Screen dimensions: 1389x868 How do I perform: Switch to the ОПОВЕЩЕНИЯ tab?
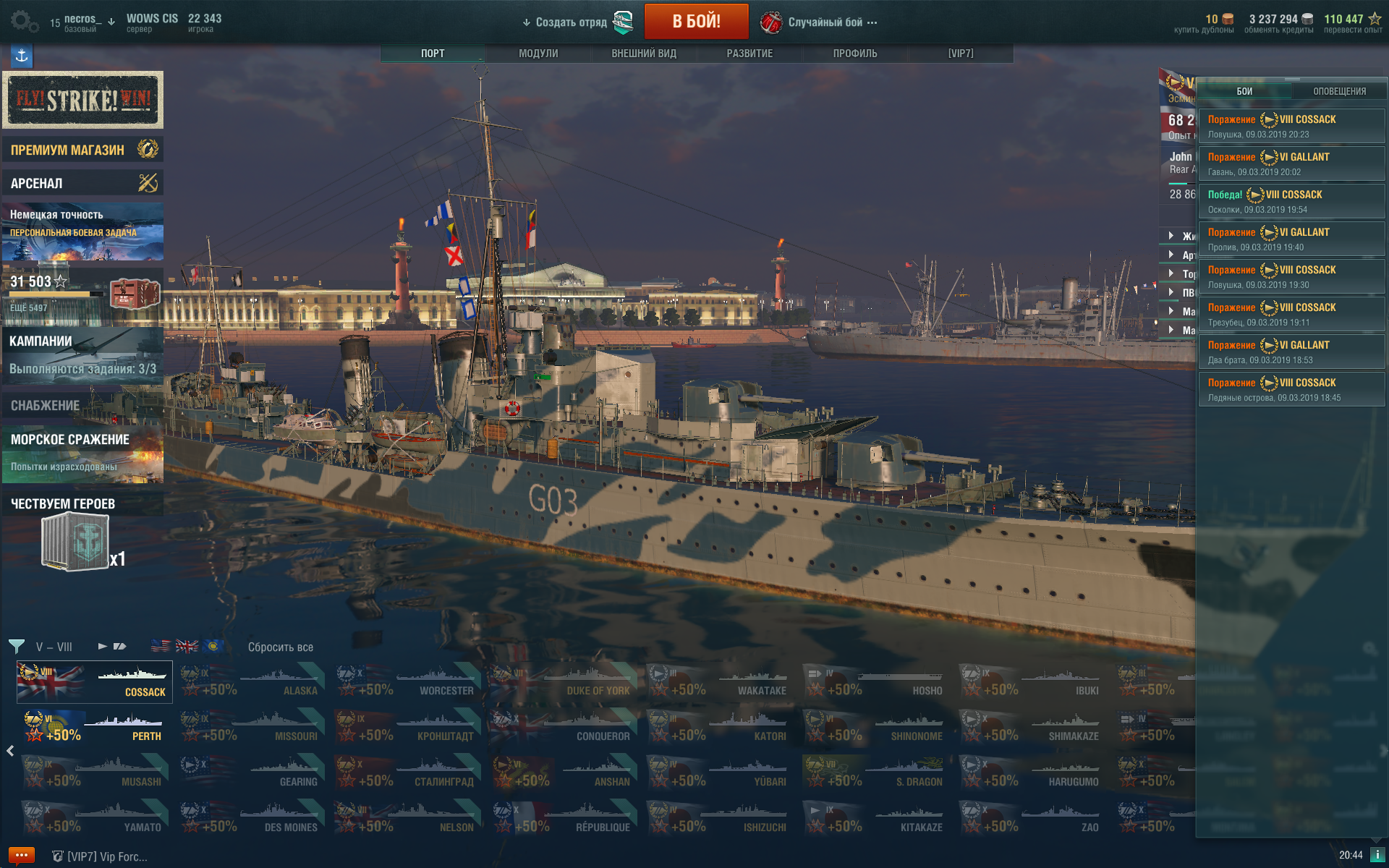click(1339, 91)
